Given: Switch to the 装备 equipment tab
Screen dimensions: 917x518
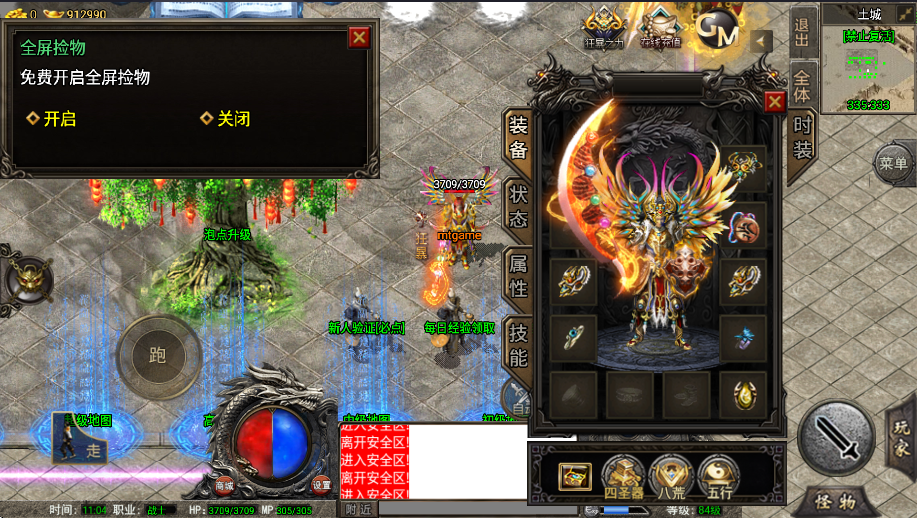Looking at the screenshot, I should (518, 138).
